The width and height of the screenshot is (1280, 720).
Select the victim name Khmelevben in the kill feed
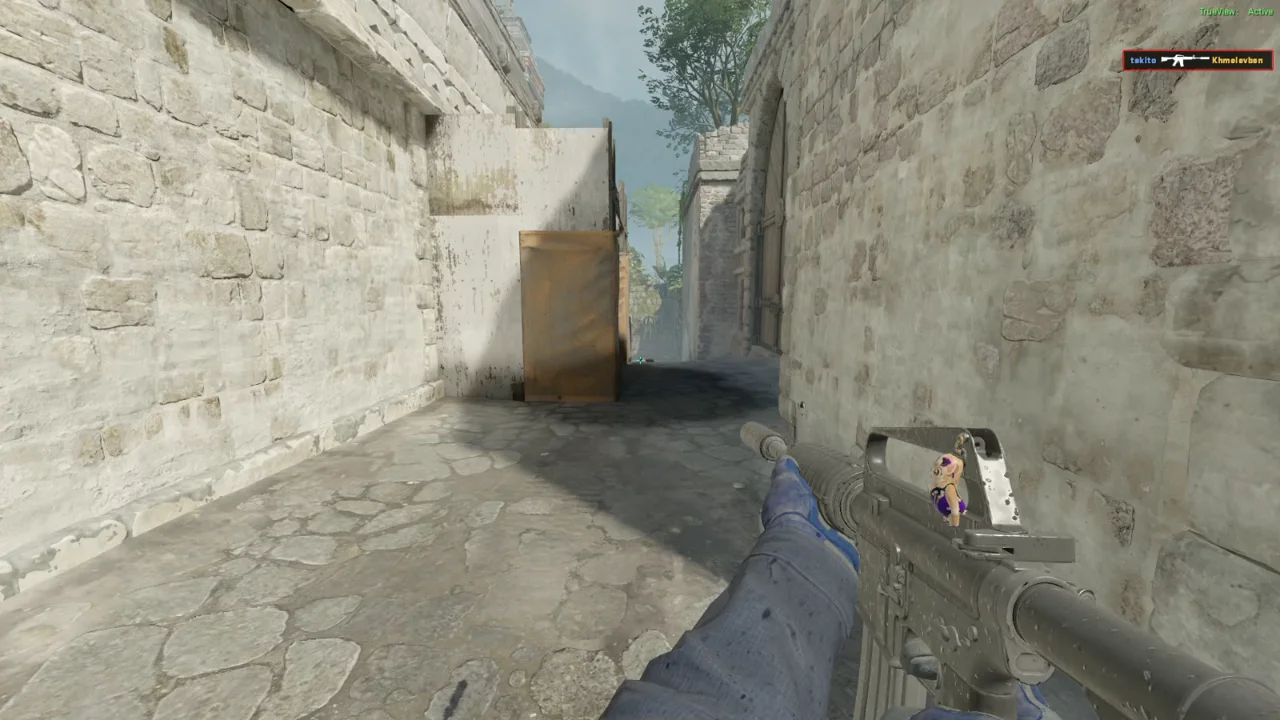pyautogui.click(x=1240, y=61)
